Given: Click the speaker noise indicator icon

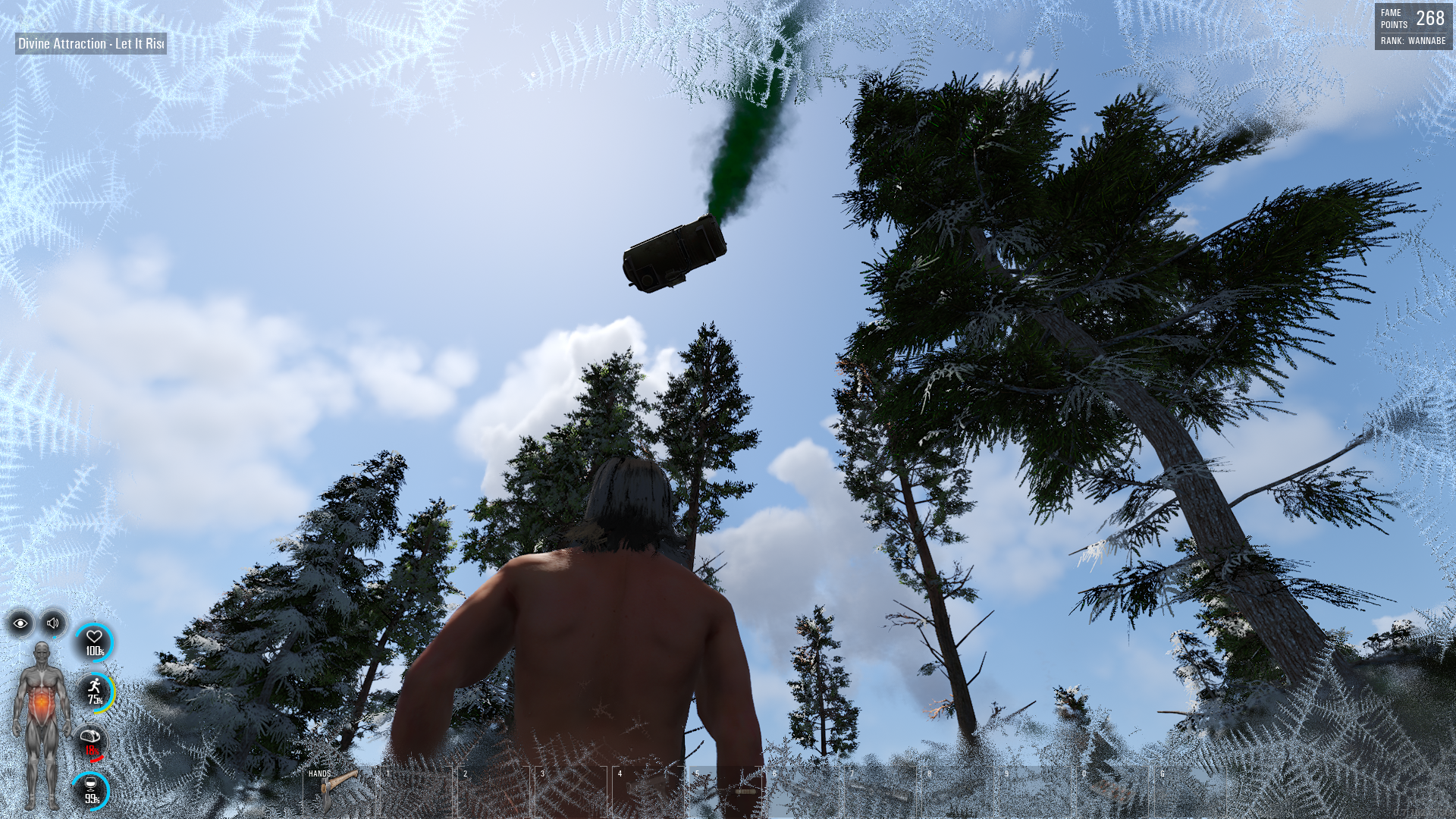Looking at the screenshot, I should 53,623.
